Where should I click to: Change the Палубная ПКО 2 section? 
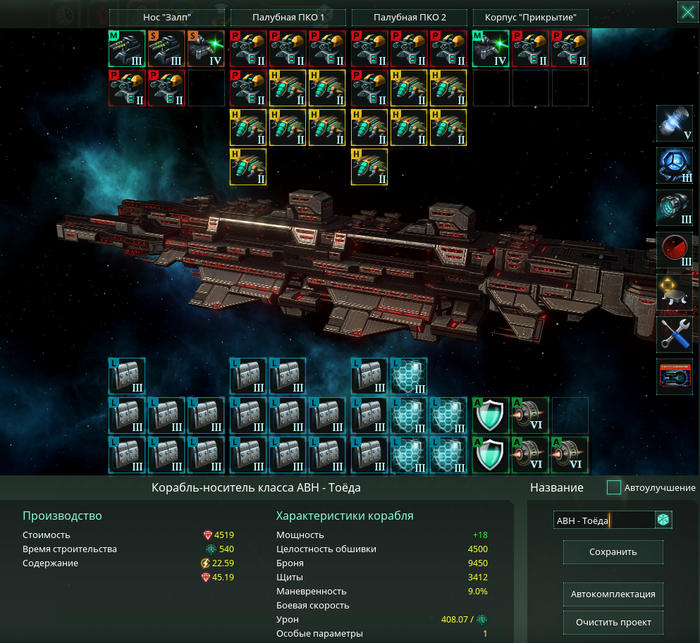pyautogui.click(x=409, y=18)
